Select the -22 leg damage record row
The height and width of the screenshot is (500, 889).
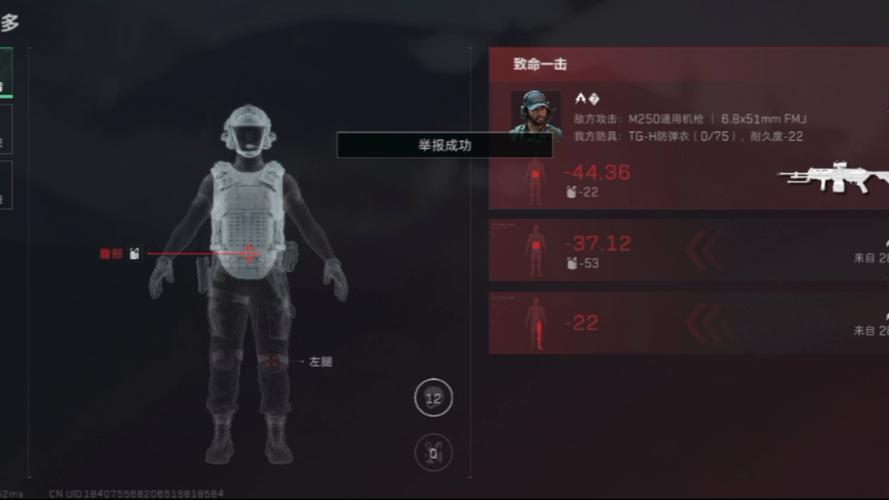pos(680,323)
